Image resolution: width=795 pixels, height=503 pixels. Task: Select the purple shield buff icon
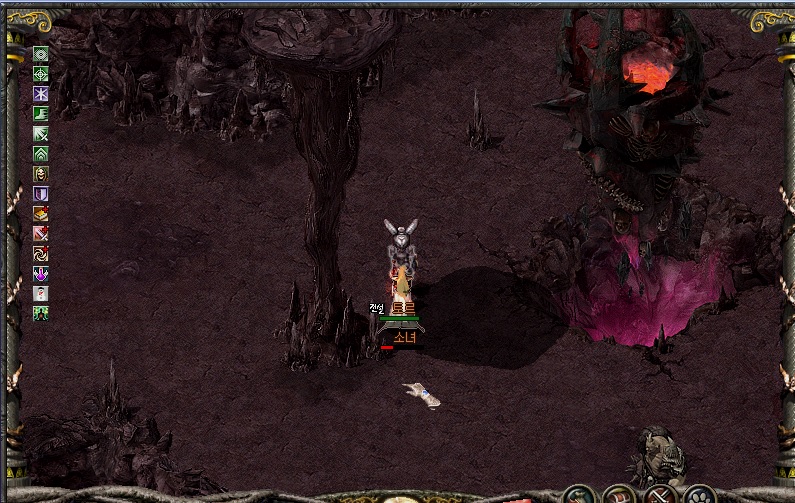coord(41,194)
